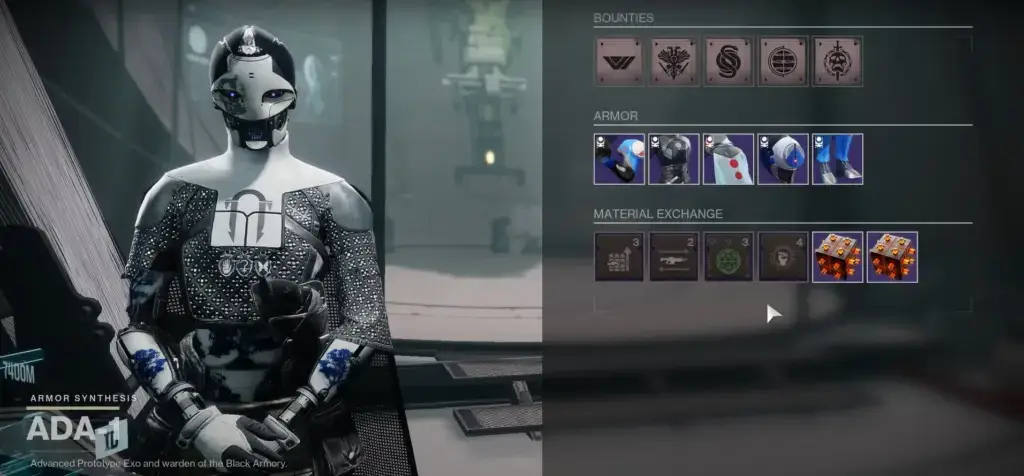Select the rifle icon material exchange item
The width and height of the screenshot is (1024, 476).
(674, 257)
